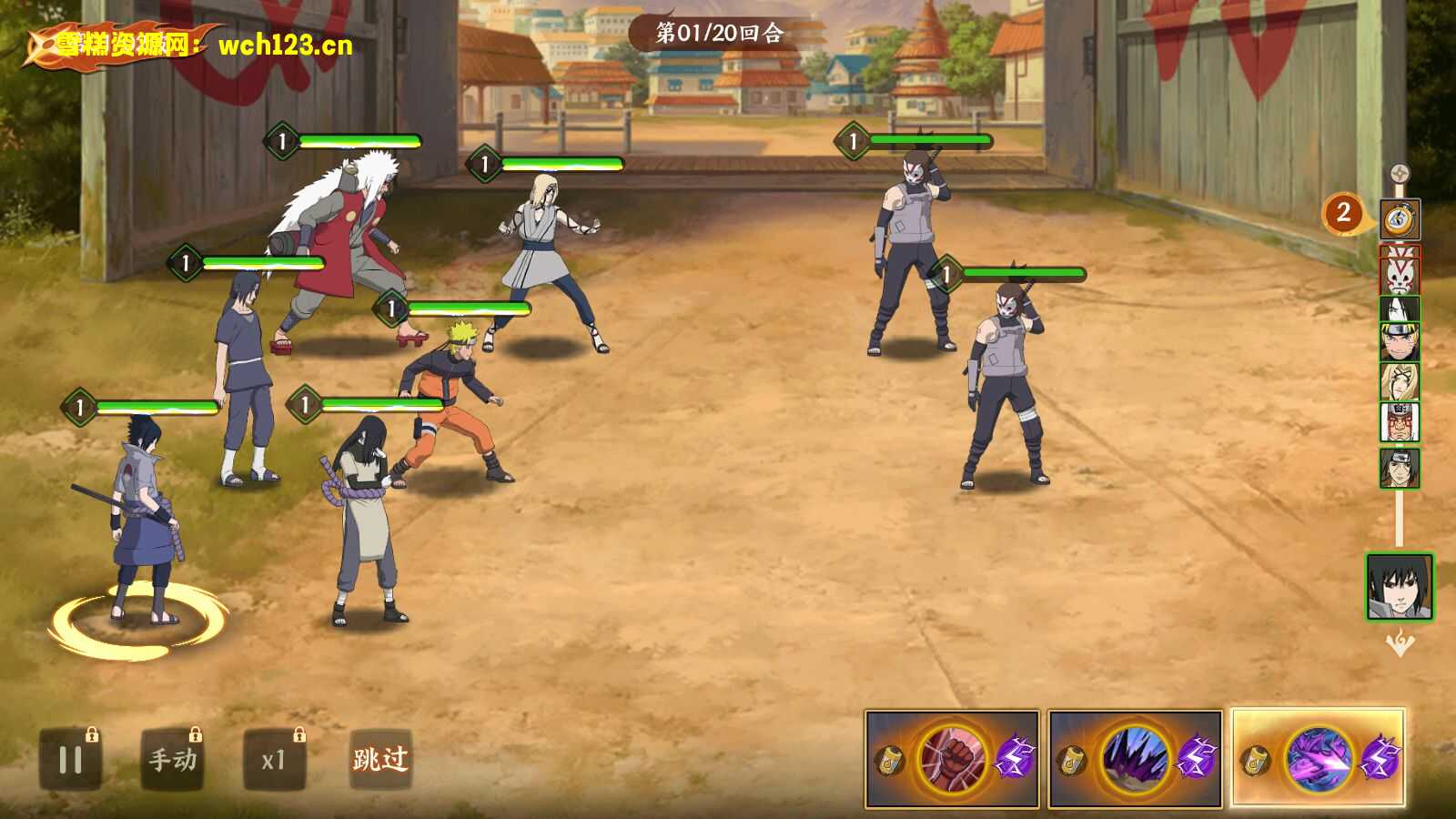Viewport: 1456px width, 819px height.
Task: Skip the battle with 跳过
Action: (380, 759)
